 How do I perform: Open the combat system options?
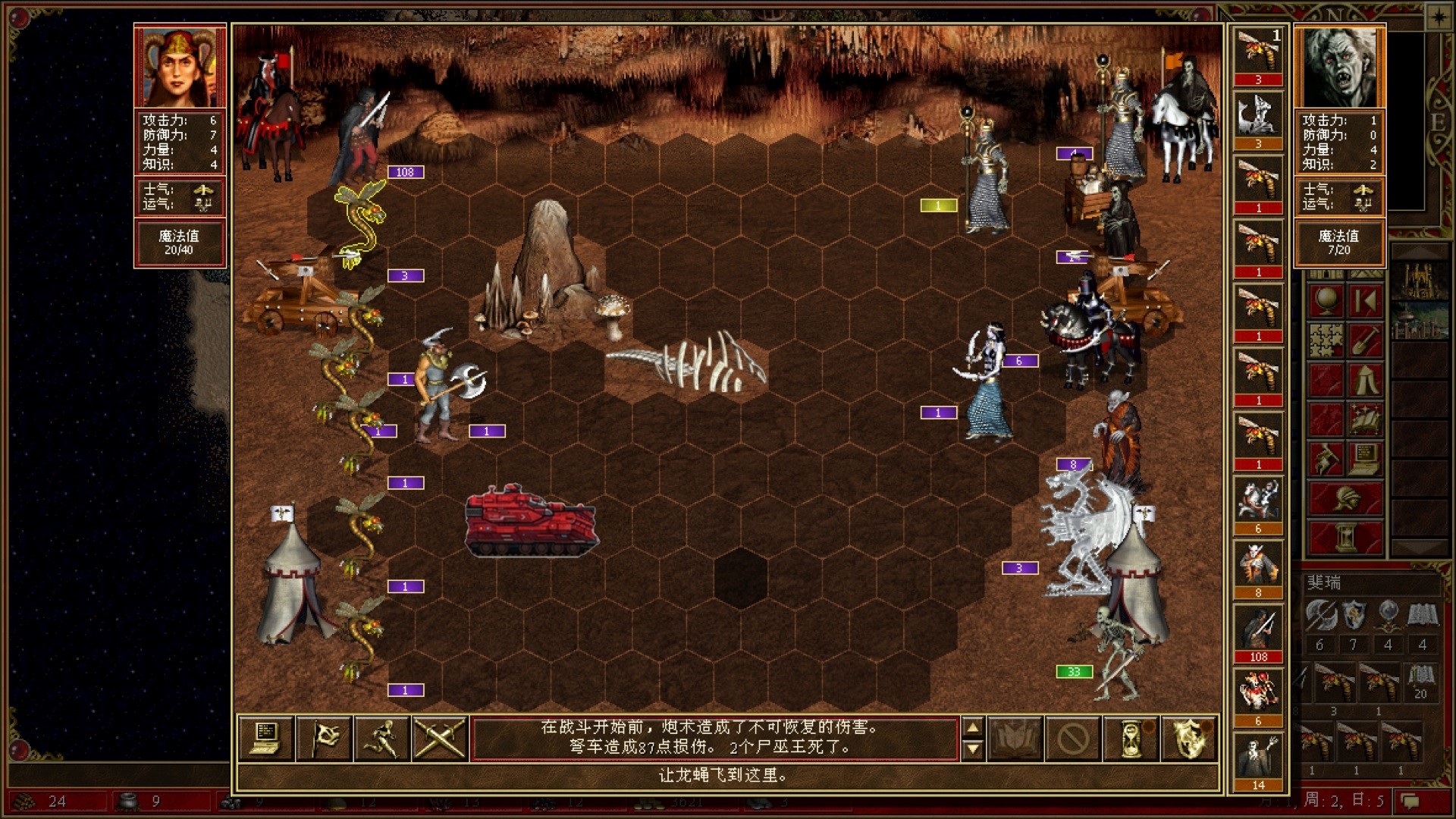pyautogui.click(x=265, y=737)
